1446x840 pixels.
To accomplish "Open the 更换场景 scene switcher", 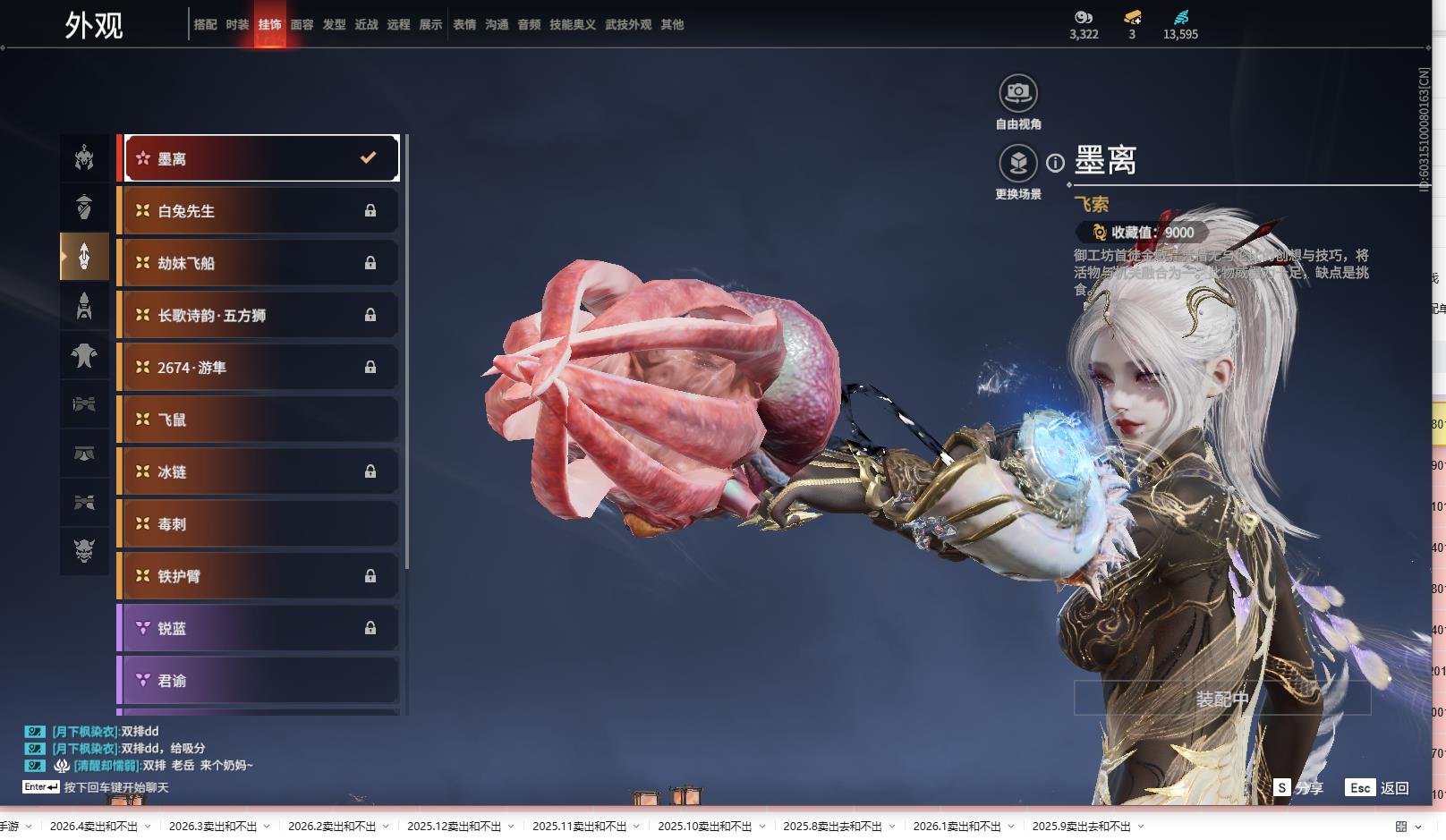I will (x=1017, y=164).
